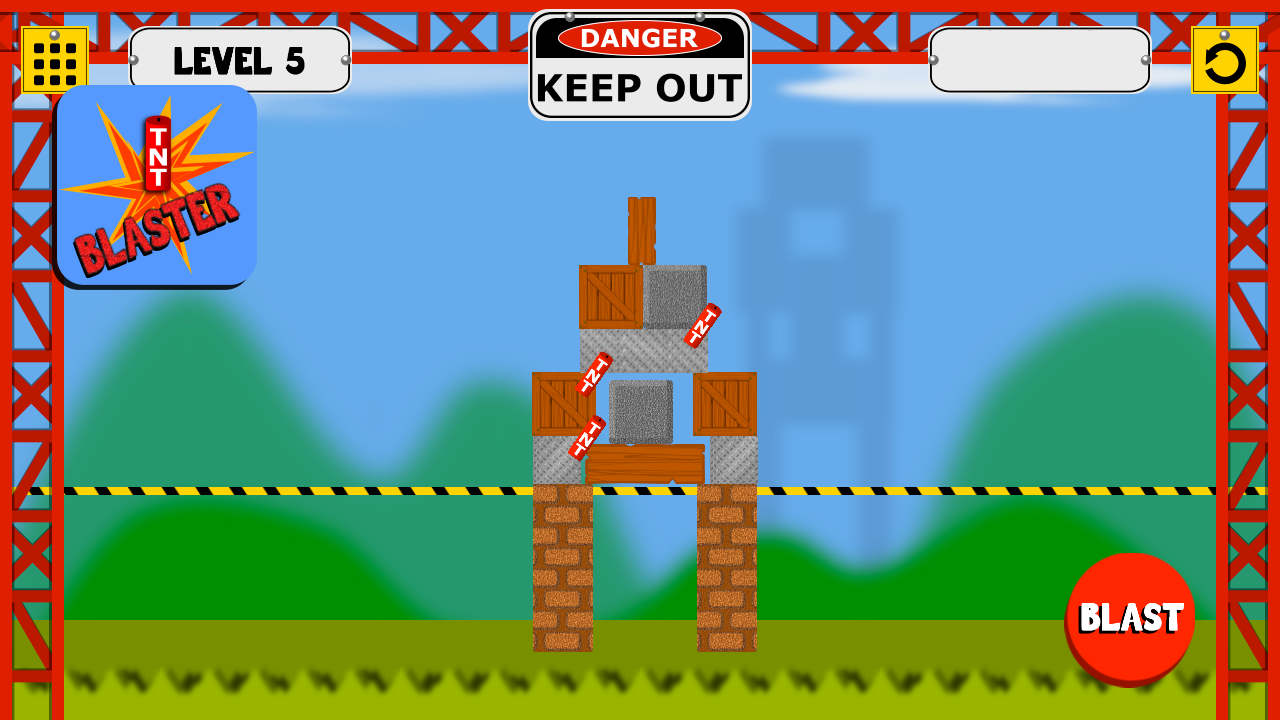Screen dimensions: 1280x720
Task: Select the empty score plaque at top right
Action: click(1038, 60)
